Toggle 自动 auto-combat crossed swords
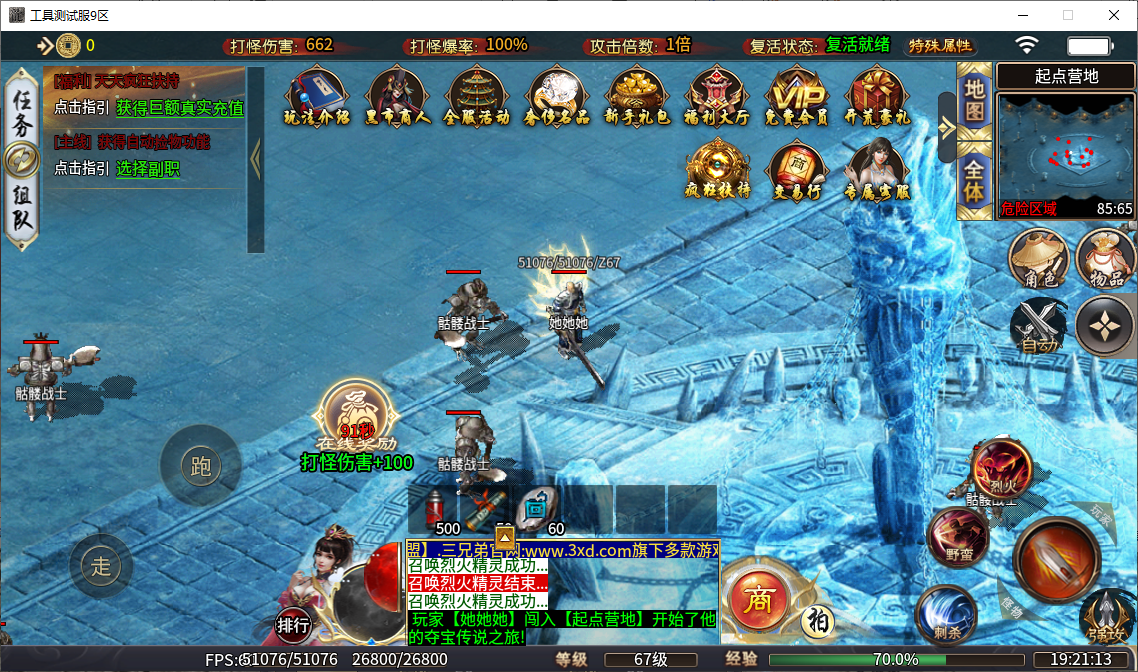Image resolution: width=1138 pixels, height=672 pixels. (x=1039, y=327)
